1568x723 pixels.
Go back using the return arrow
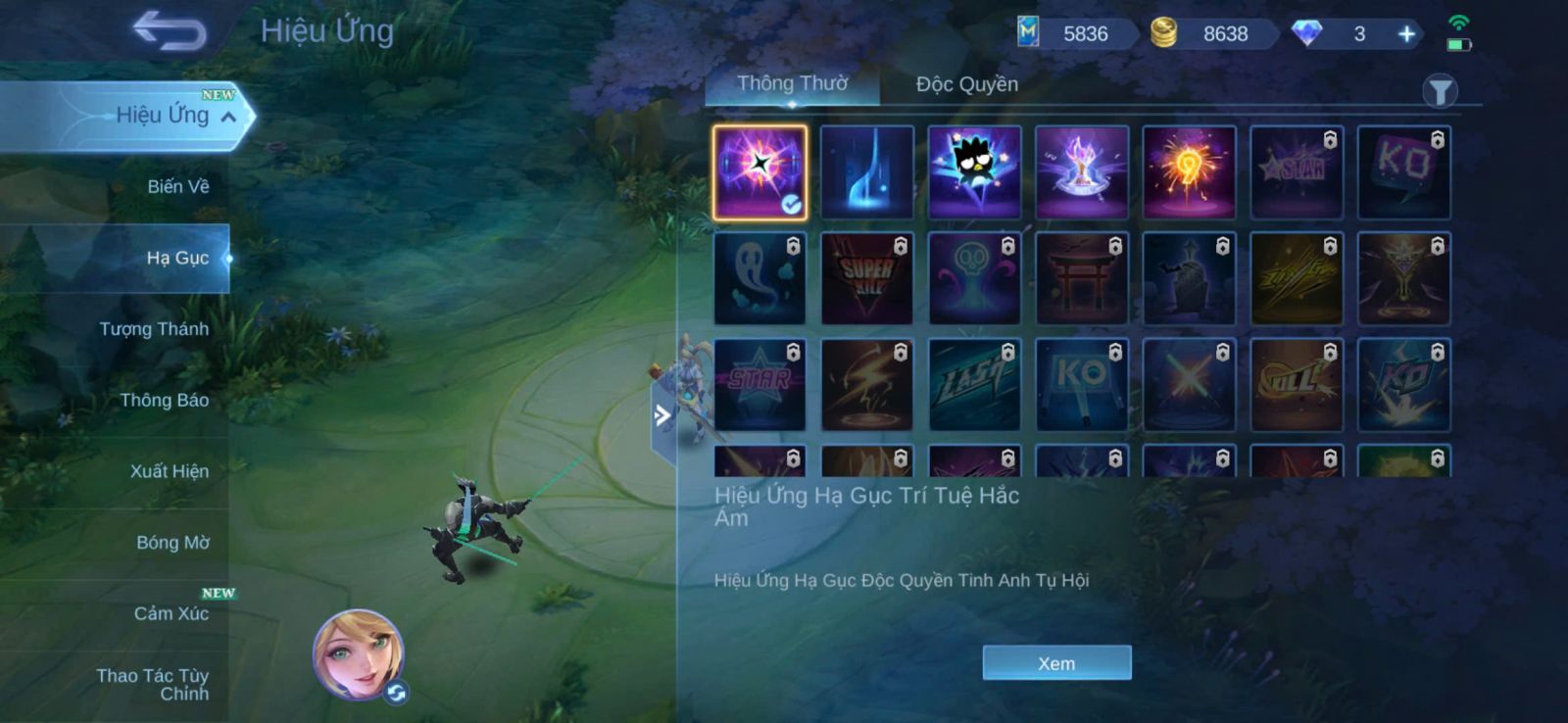tap(170, 30)
